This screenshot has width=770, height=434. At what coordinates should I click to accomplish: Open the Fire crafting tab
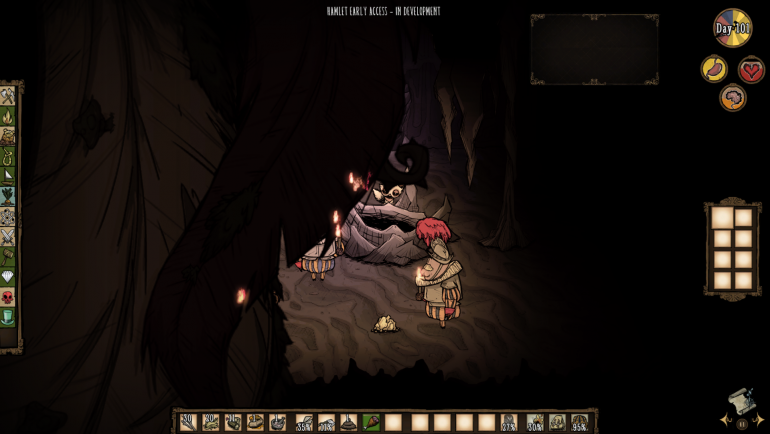[7, 117]
